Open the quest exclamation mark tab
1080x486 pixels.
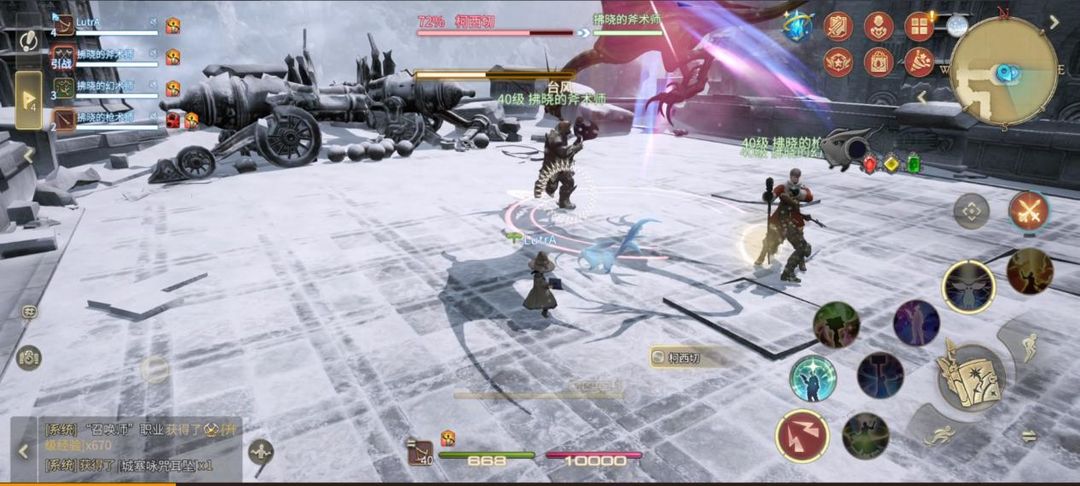(28, 39)
